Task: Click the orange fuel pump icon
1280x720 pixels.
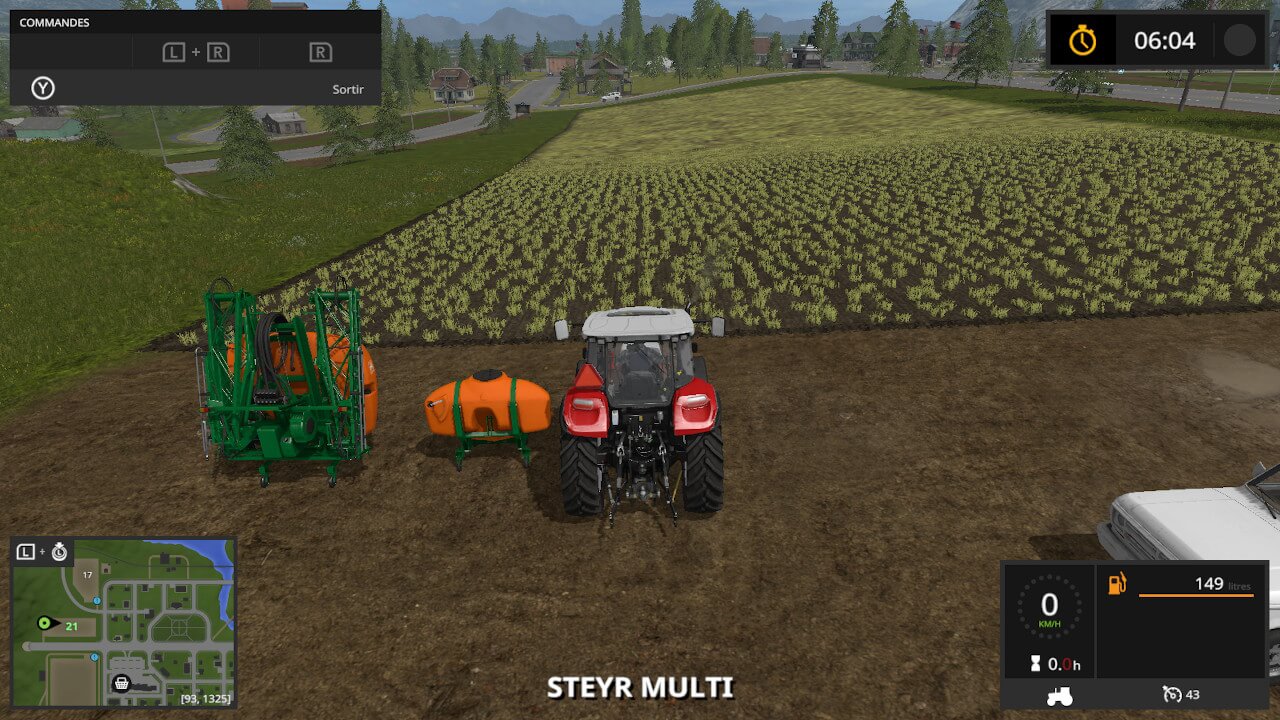Action: point(1117,583)
